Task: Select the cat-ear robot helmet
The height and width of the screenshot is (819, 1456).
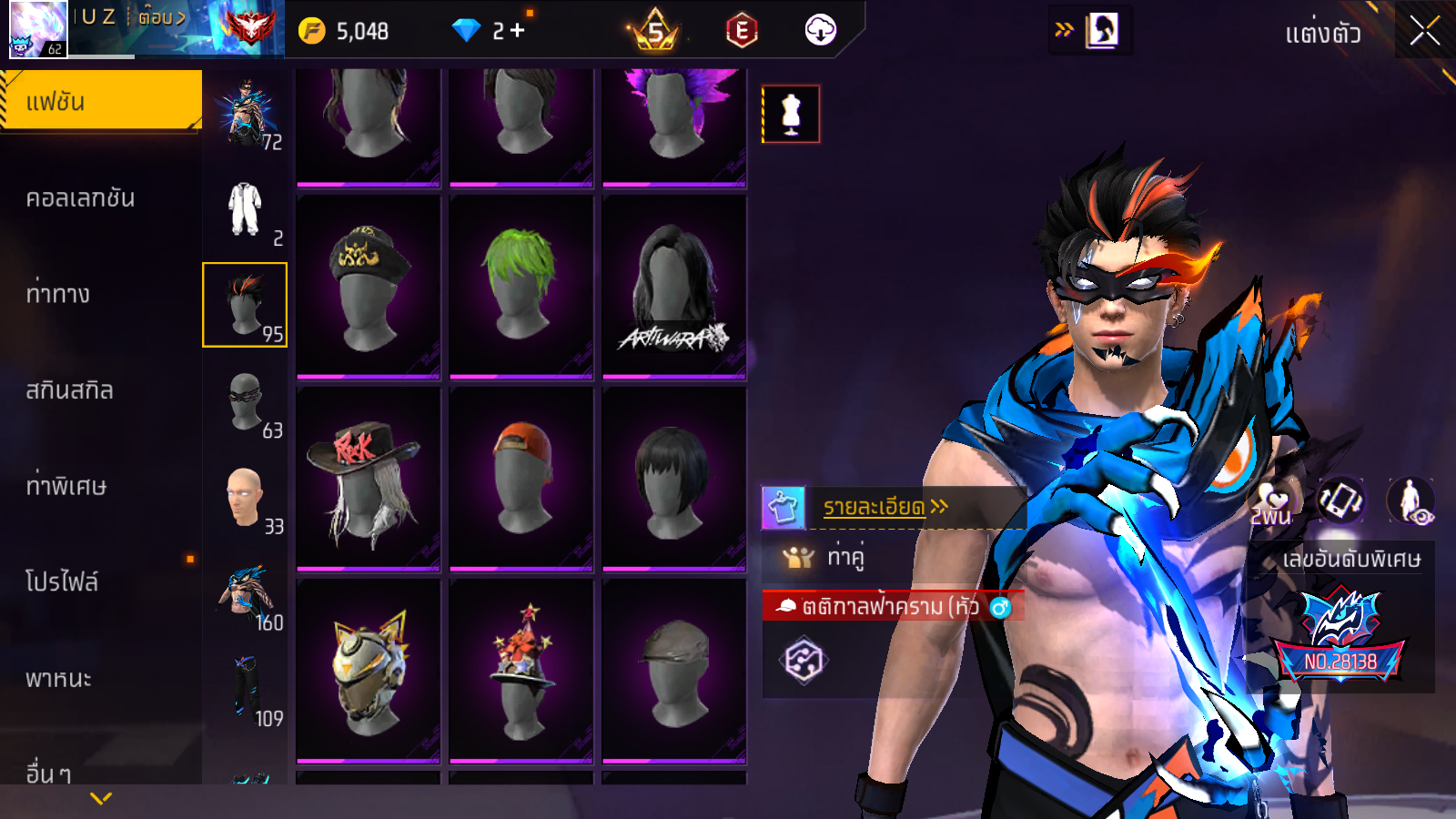Action: (368, 672)
